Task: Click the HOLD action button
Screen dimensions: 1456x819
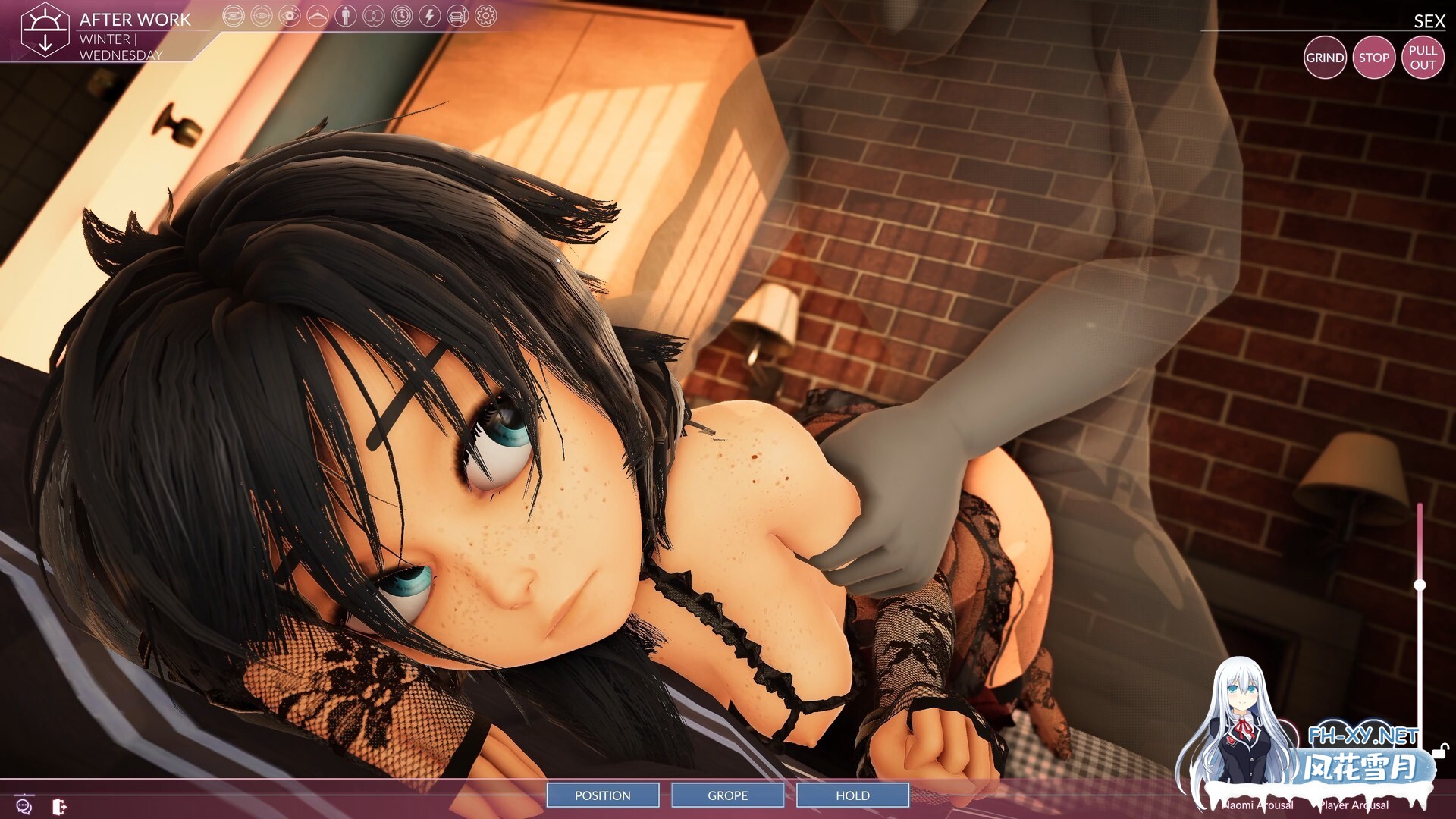Action: click(x=852, y=795)
